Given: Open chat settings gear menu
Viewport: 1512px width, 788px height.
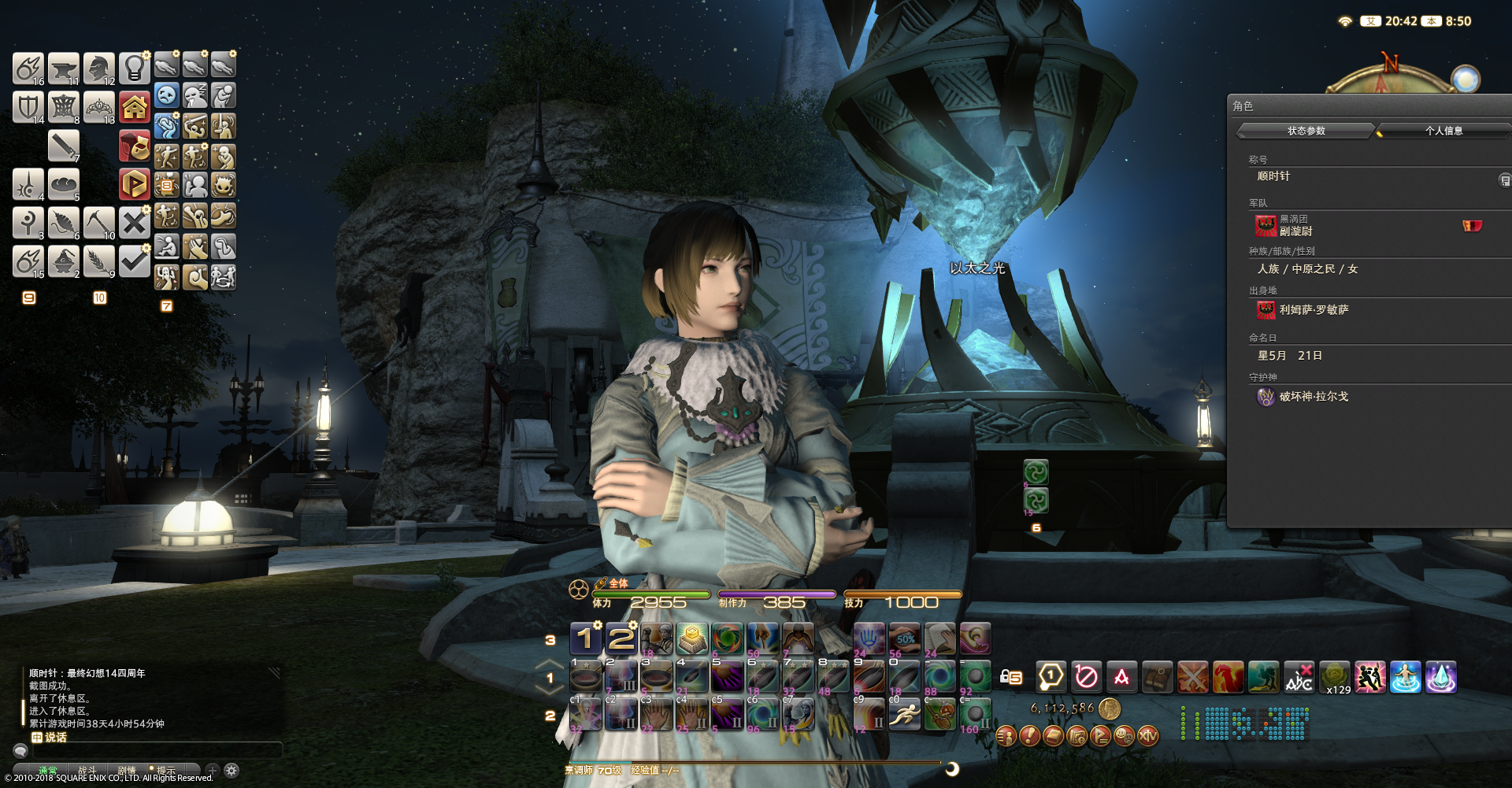Looking at the screenshot, I should (231, 769).
